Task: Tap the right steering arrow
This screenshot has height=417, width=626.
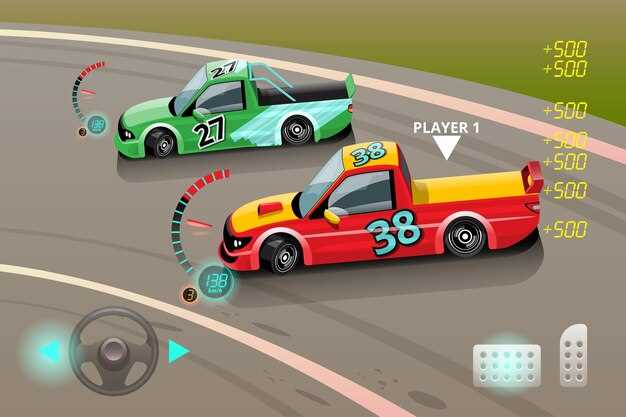Action: pos(178,351)
